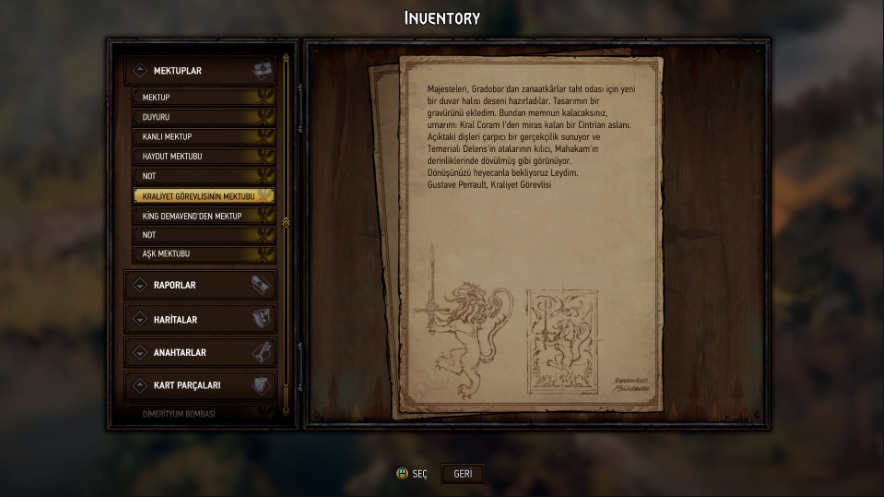Click the GERİ back button
The height and width of the screenshot is (497, 884).
tap(463, 474)
